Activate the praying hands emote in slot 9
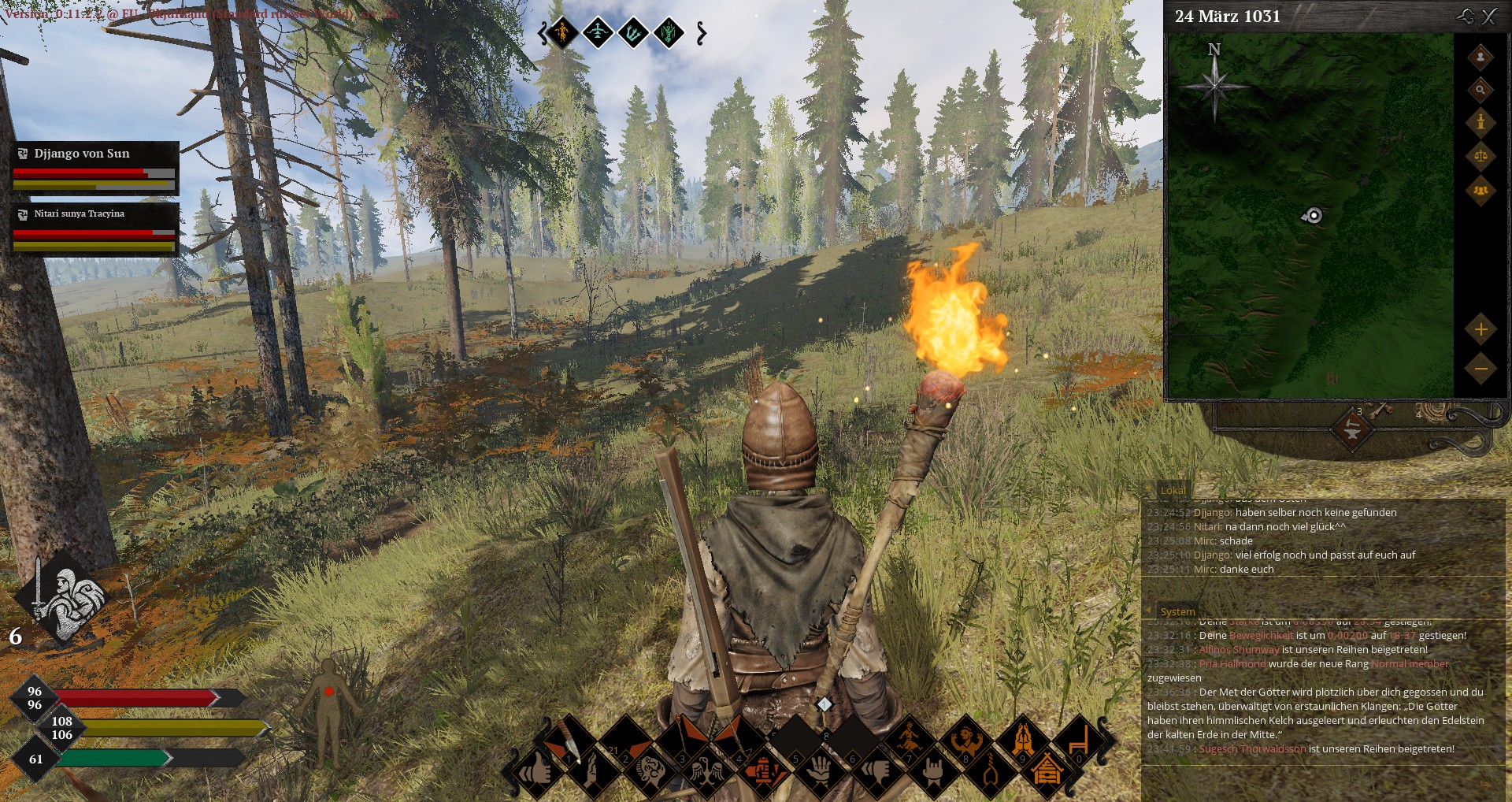The image size is (1512, 802). coord(1022,741)
